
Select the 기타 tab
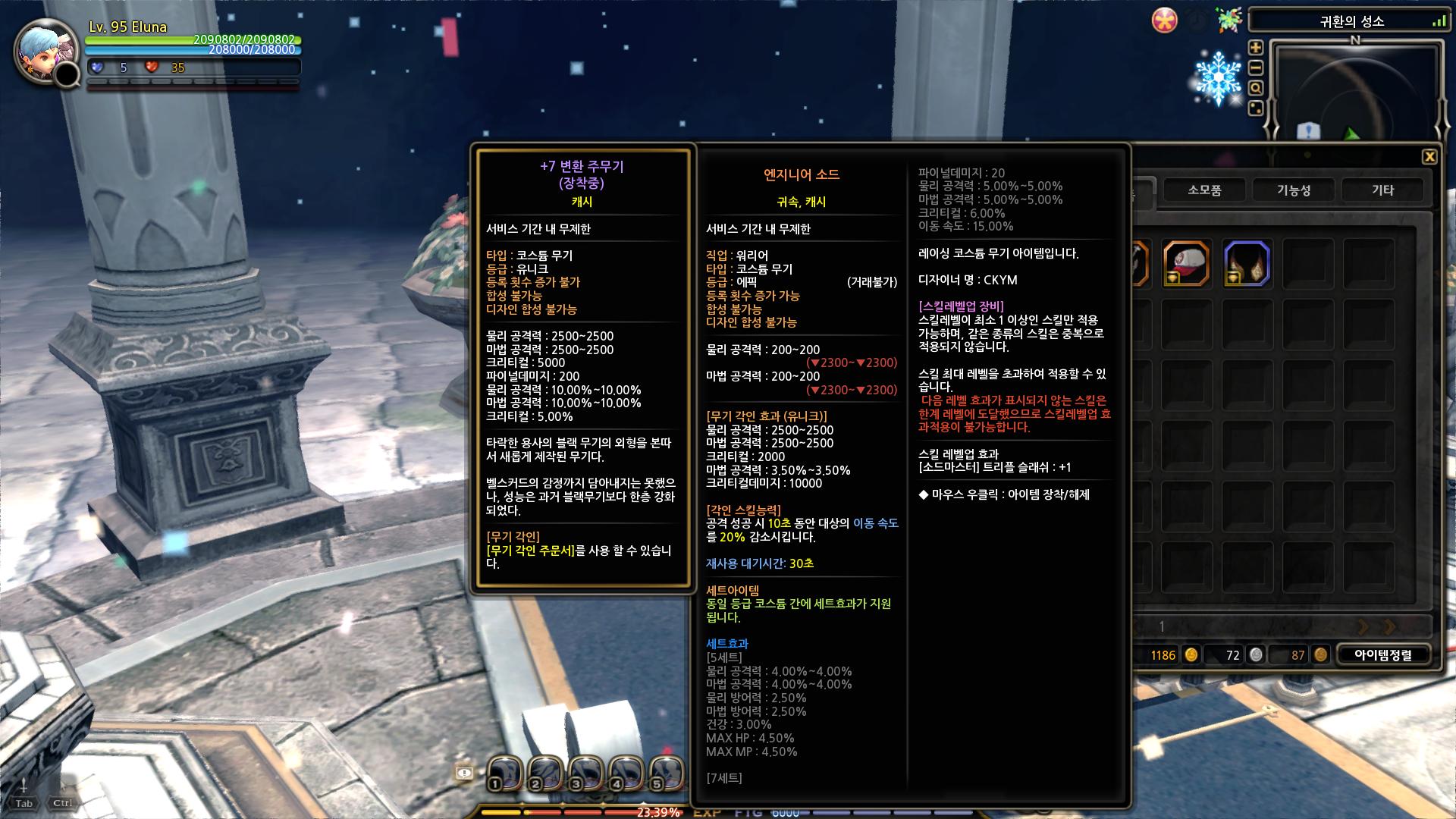(1382, 190)
